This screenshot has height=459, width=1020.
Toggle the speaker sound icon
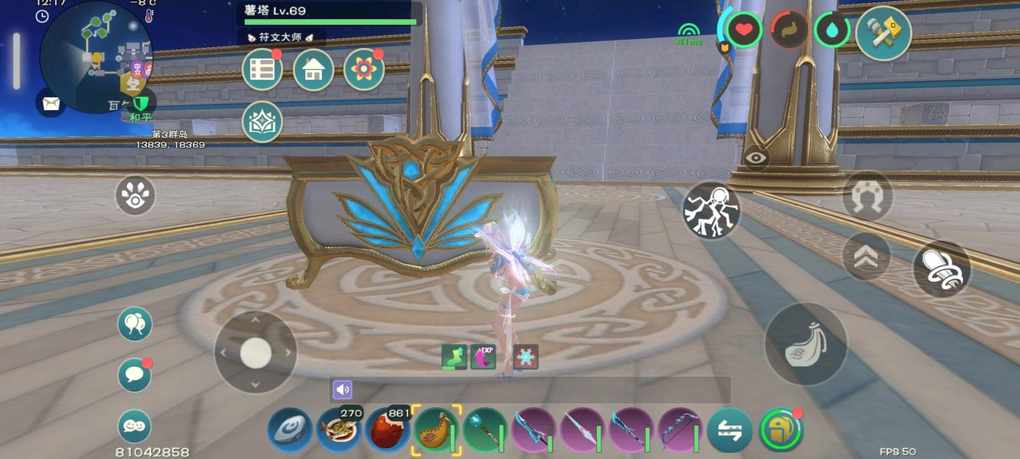tap(343, 390)
